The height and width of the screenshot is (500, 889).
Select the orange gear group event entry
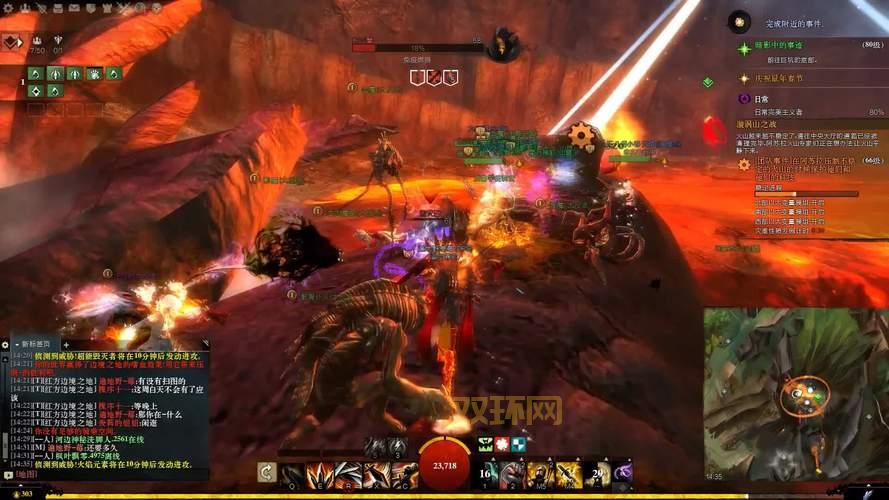[744, 162]
